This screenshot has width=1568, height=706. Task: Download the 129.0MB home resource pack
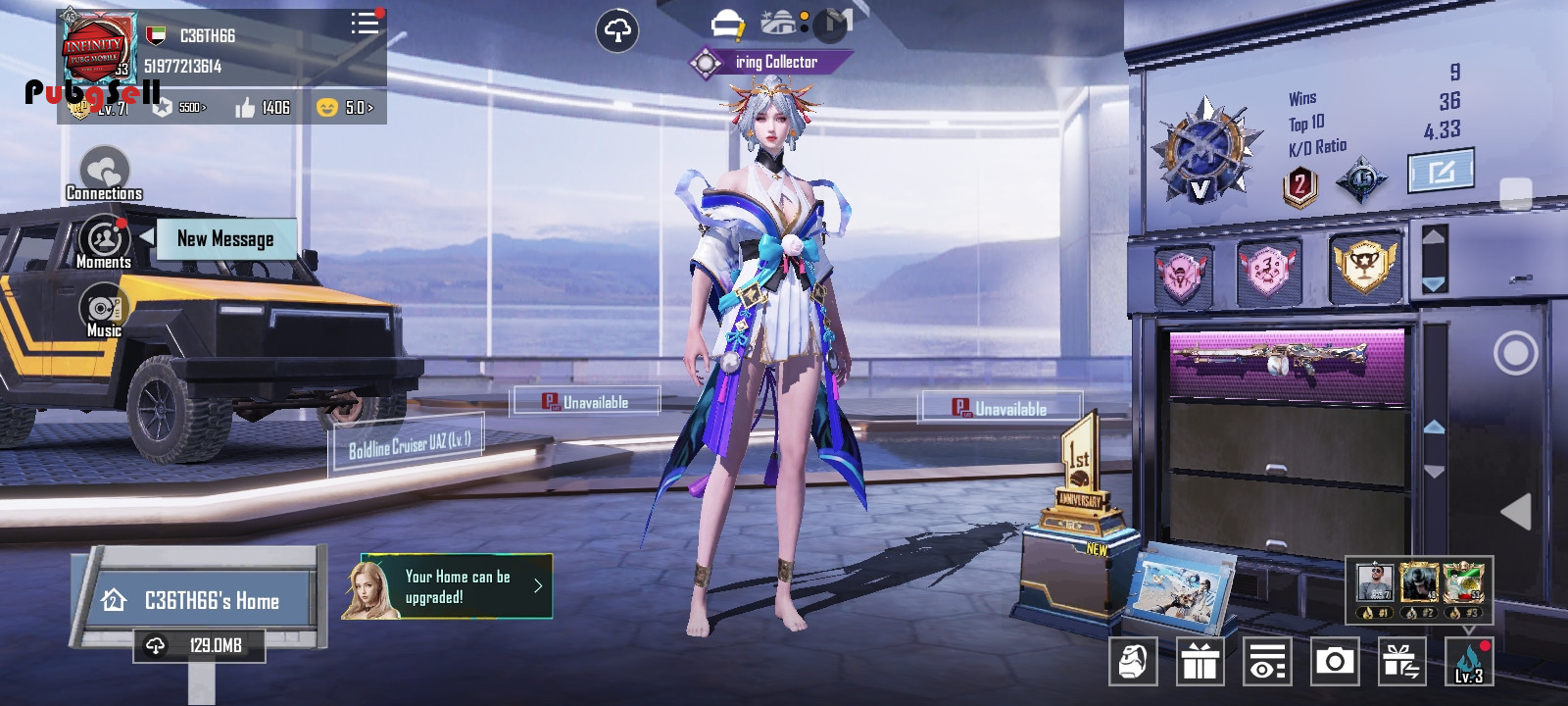point(200,645)
